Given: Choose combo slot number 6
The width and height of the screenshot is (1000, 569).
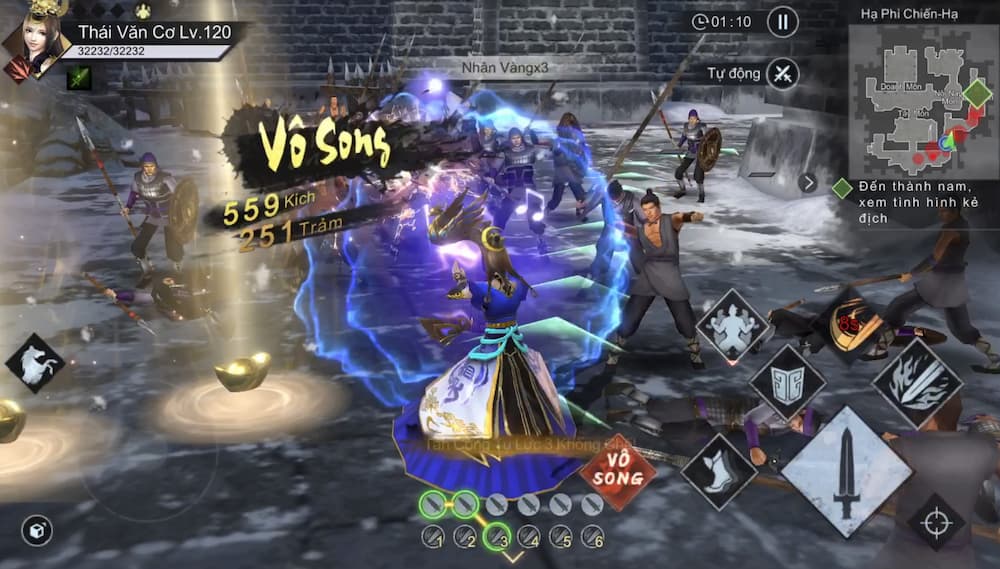Looking at the screenshot, I should pos(593,537).
